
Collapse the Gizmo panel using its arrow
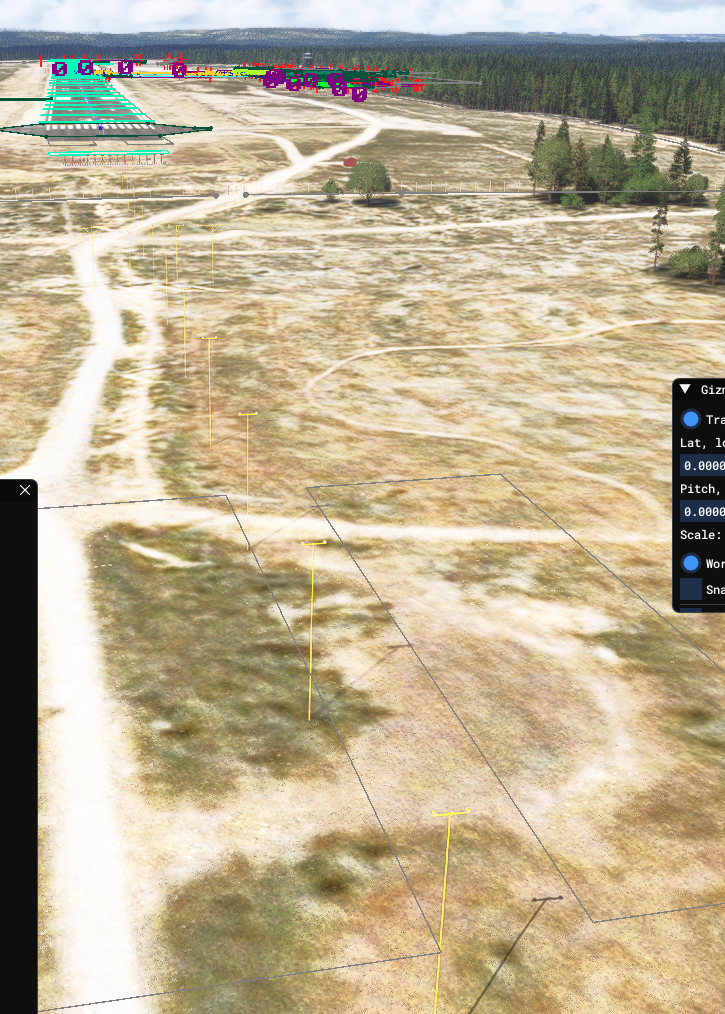pos(685,390)
